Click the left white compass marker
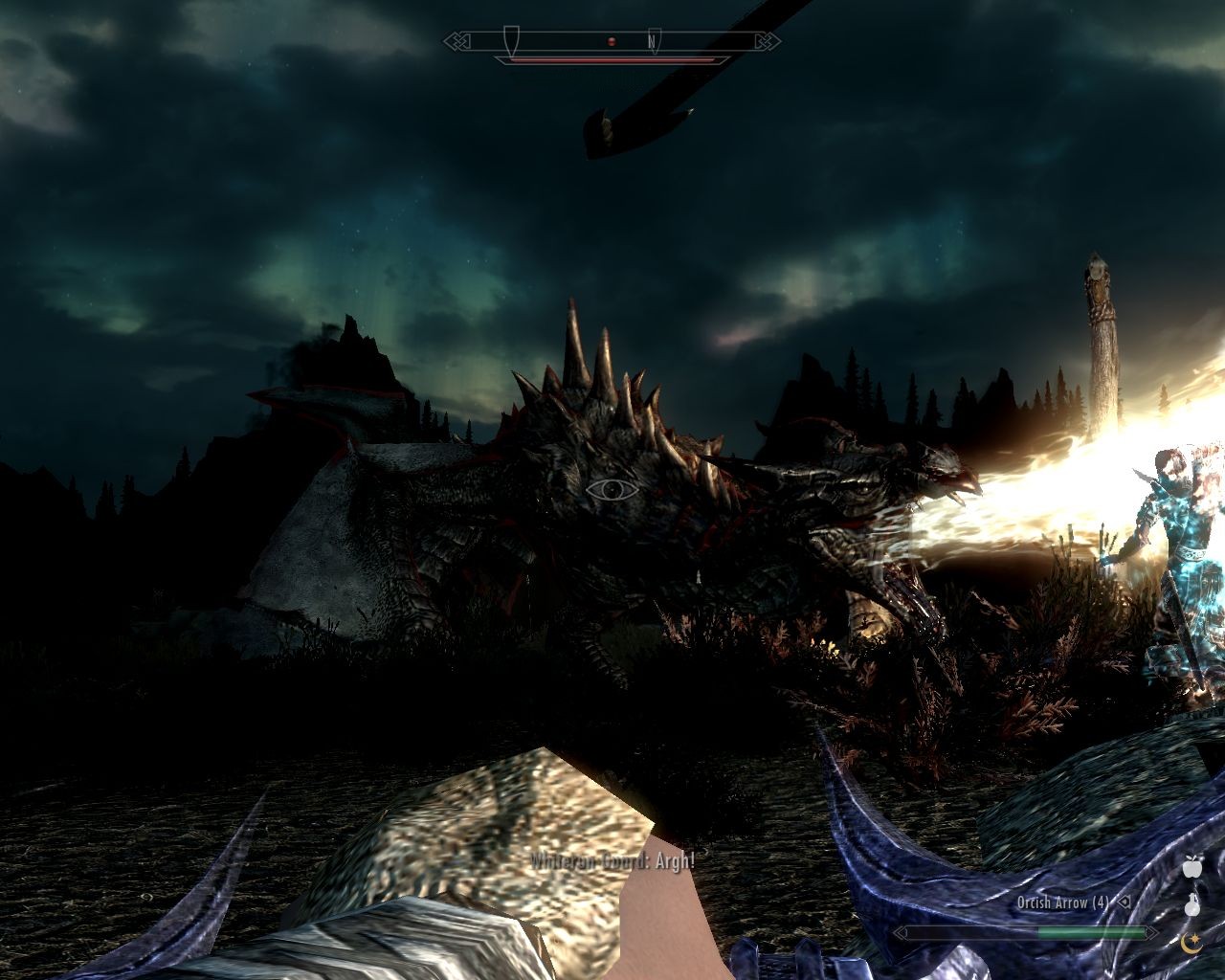 511,38
